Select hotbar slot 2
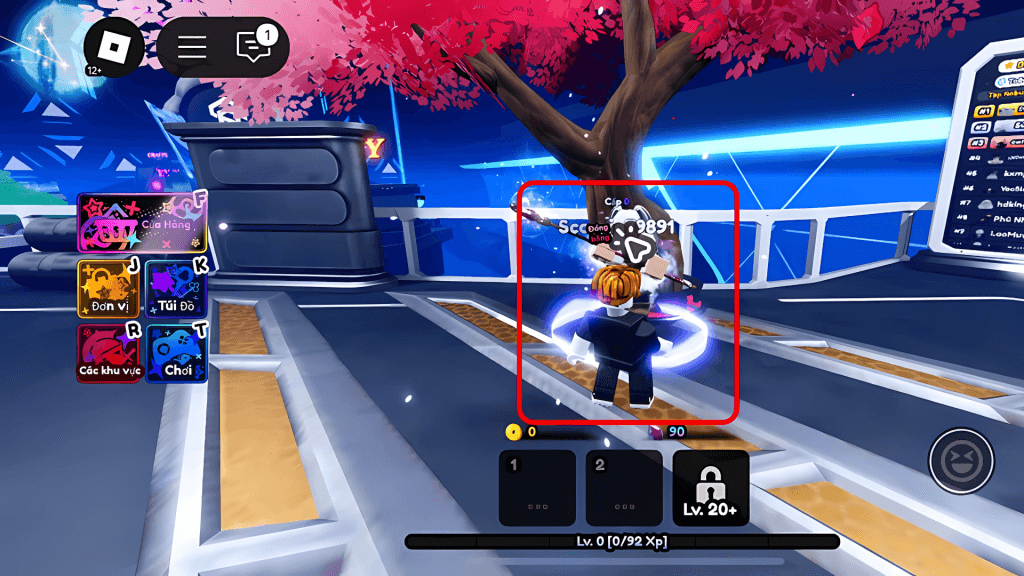Viewport: 1024px width, 576px height. (x=624, y=487)
